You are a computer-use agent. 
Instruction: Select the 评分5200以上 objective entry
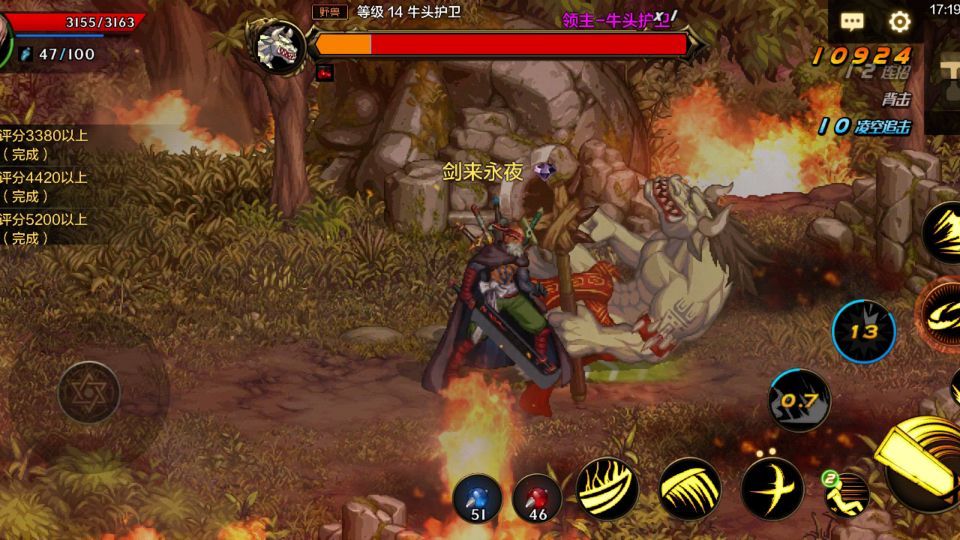(44, 229)
